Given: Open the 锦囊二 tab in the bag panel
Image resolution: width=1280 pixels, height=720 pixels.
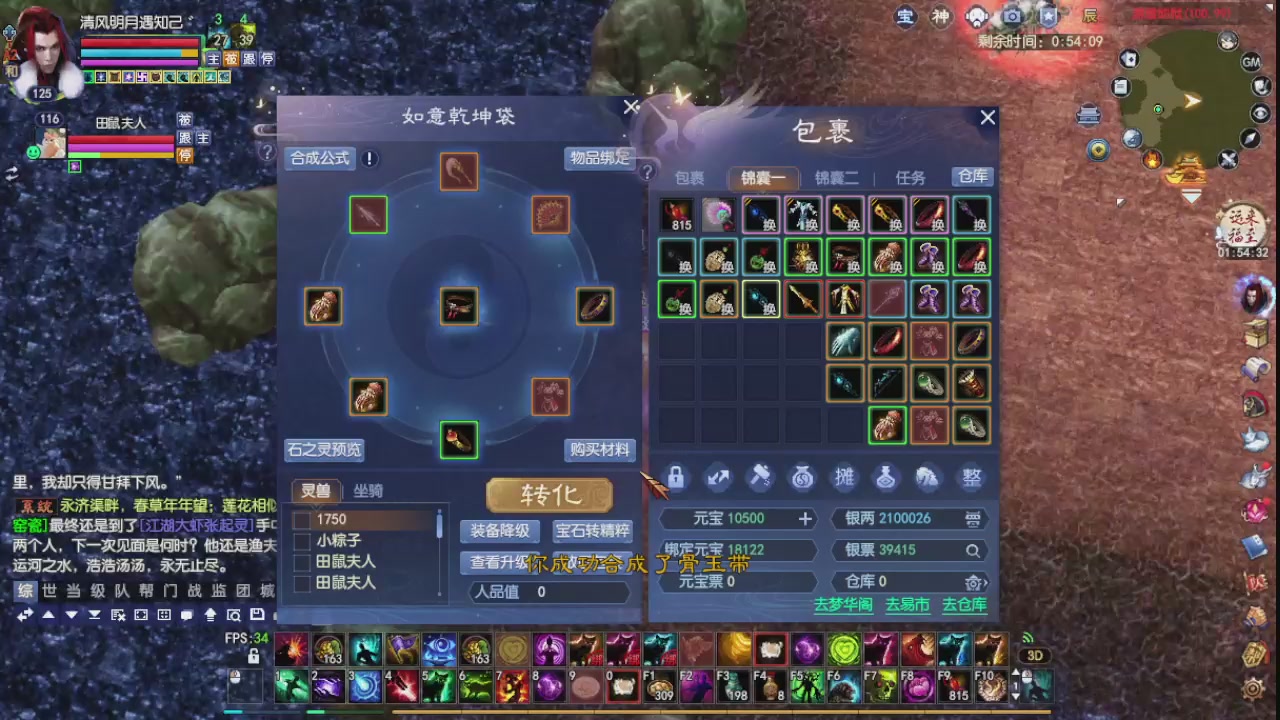Looking at the screenshot, I should (x=834, y=178).
